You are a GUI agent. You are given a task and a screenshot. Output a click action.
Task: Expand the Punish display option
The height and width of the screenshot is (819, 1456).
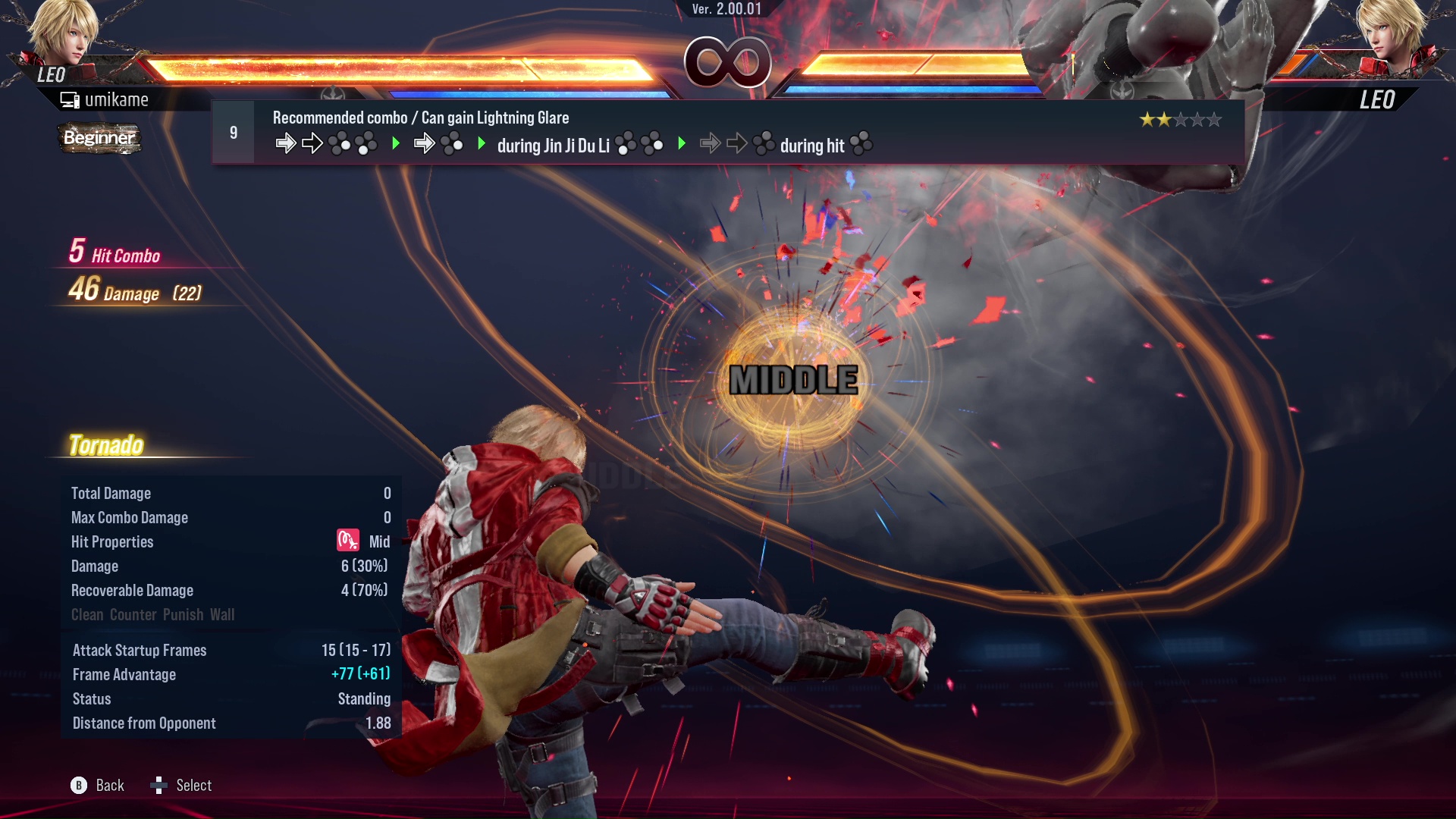pyautogui.click(x=183, y=615)
